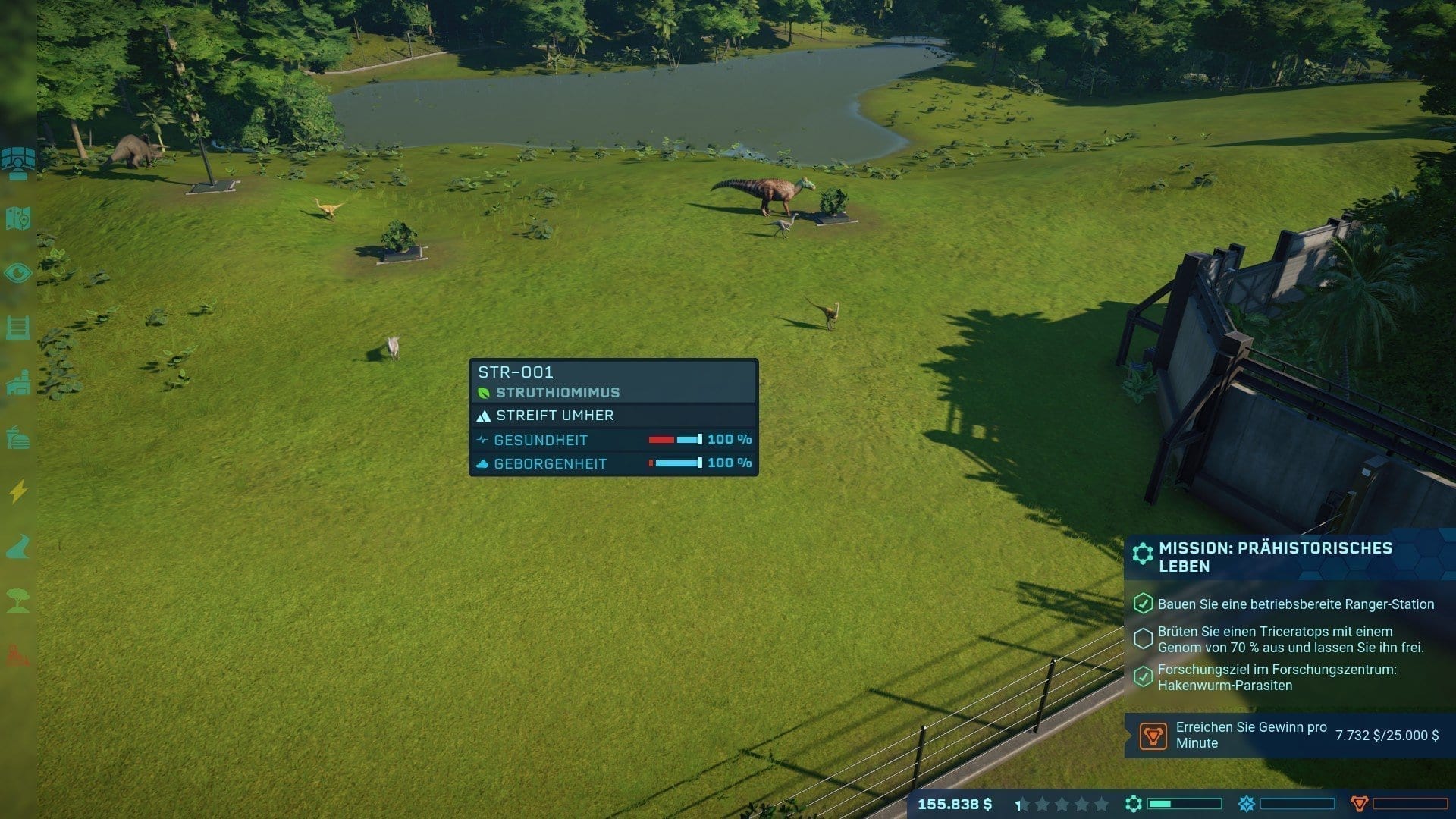Open the Gewinn pro Minute contract
The height and width of the screenshot is (819, 1456).
click(x=1289, y=735)
